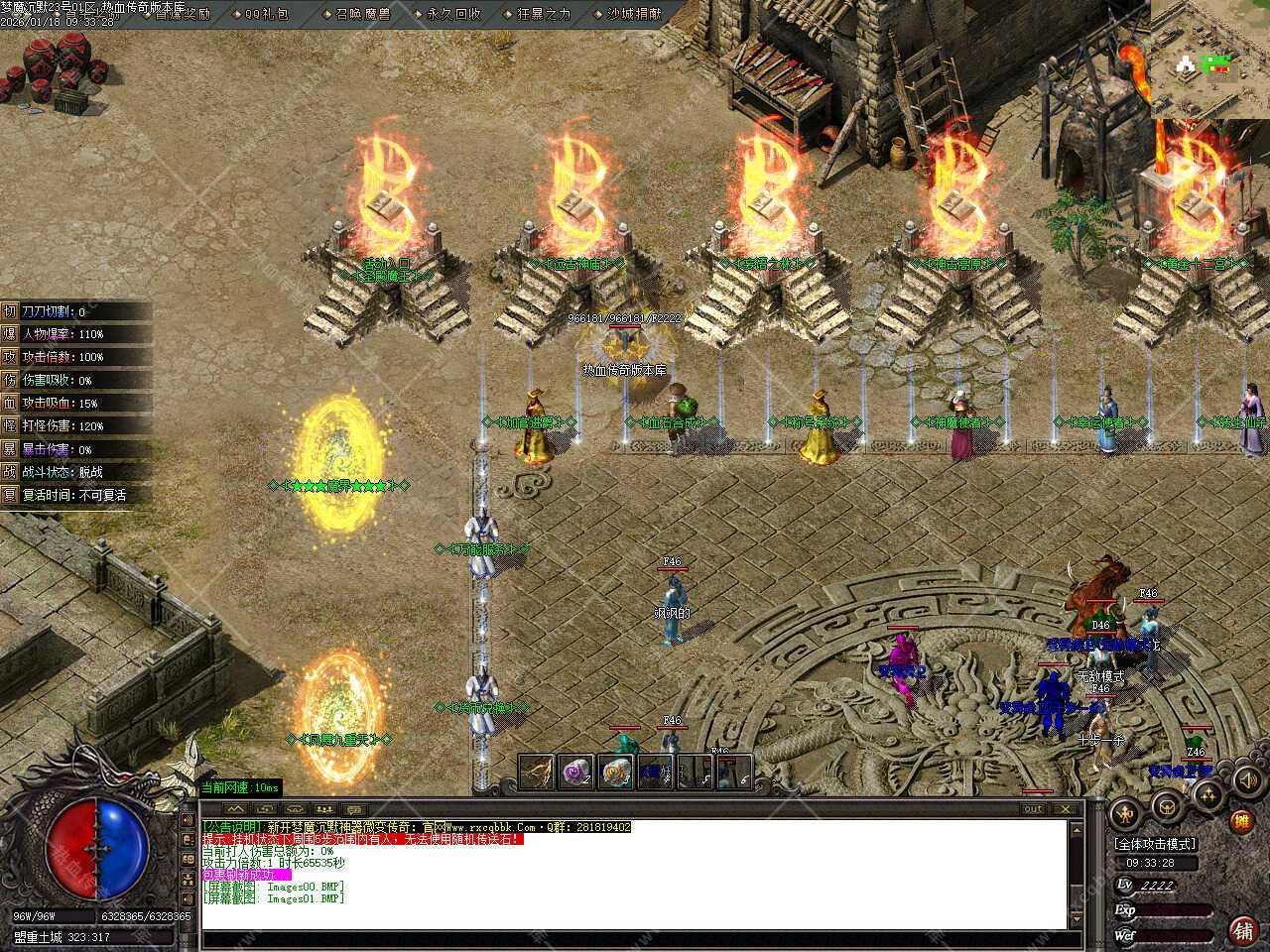Use the lightning item in belt slot one

(x=539, y=773)
